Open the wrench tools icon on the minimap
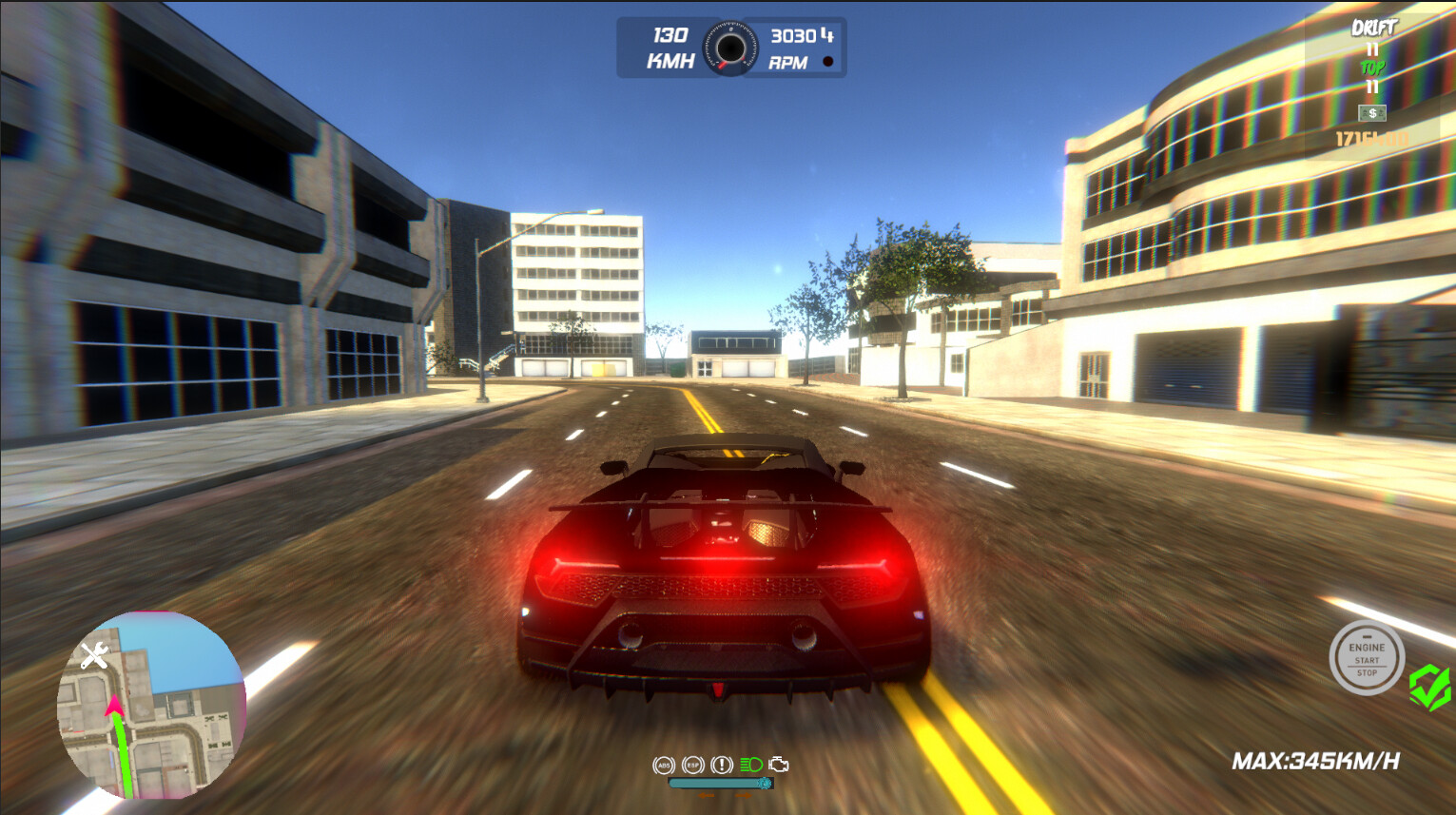Image resolution: width=1456 pixels, height=815 pixels. 92,655
